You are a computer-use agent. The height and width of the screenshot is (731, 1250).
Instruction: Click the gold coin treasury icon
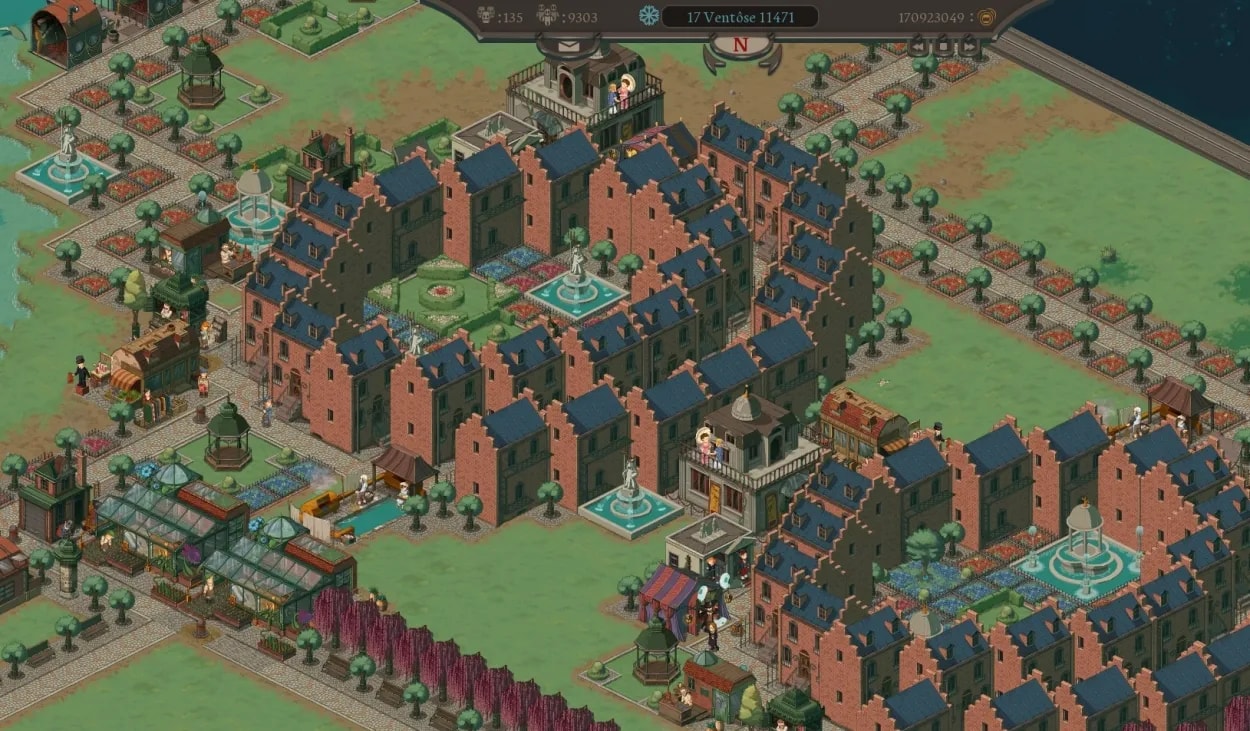click(x=986, y=17)
